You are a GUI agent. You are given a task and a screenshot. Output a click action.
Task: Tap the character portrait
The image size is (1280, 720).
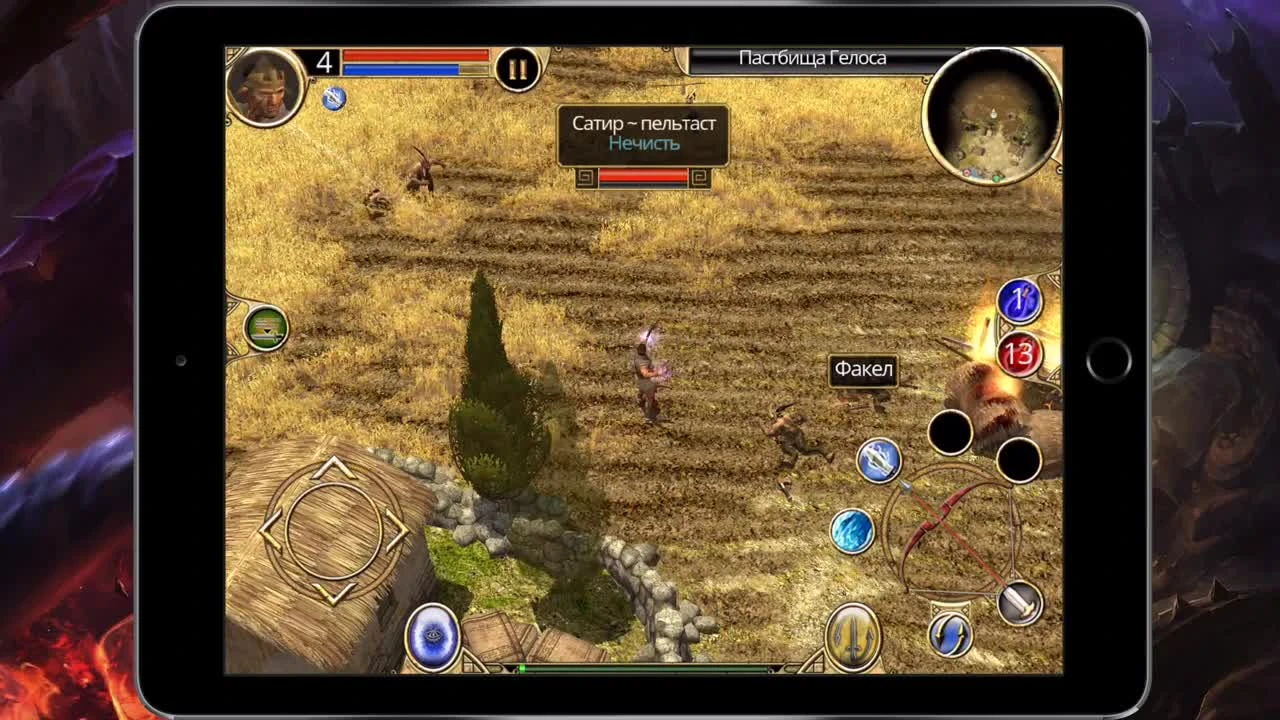[267, 88]
